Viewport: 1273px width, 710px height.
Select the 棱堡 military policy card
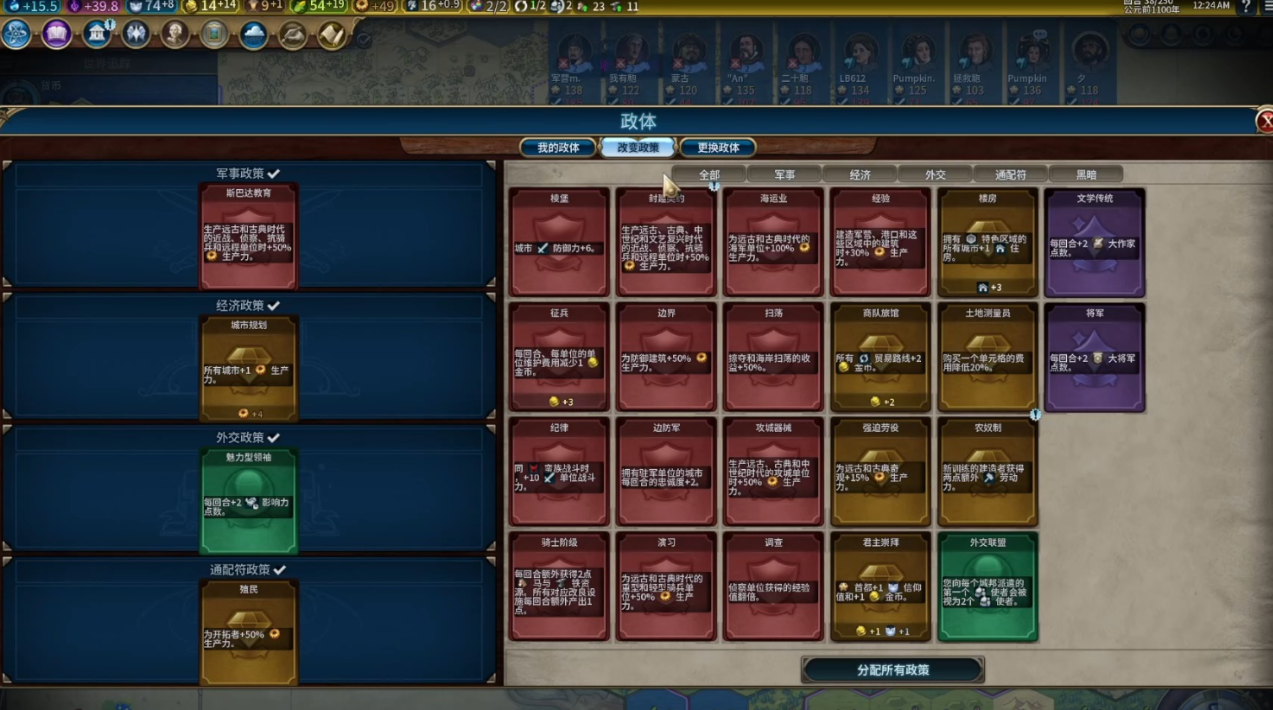coord(559,242)
